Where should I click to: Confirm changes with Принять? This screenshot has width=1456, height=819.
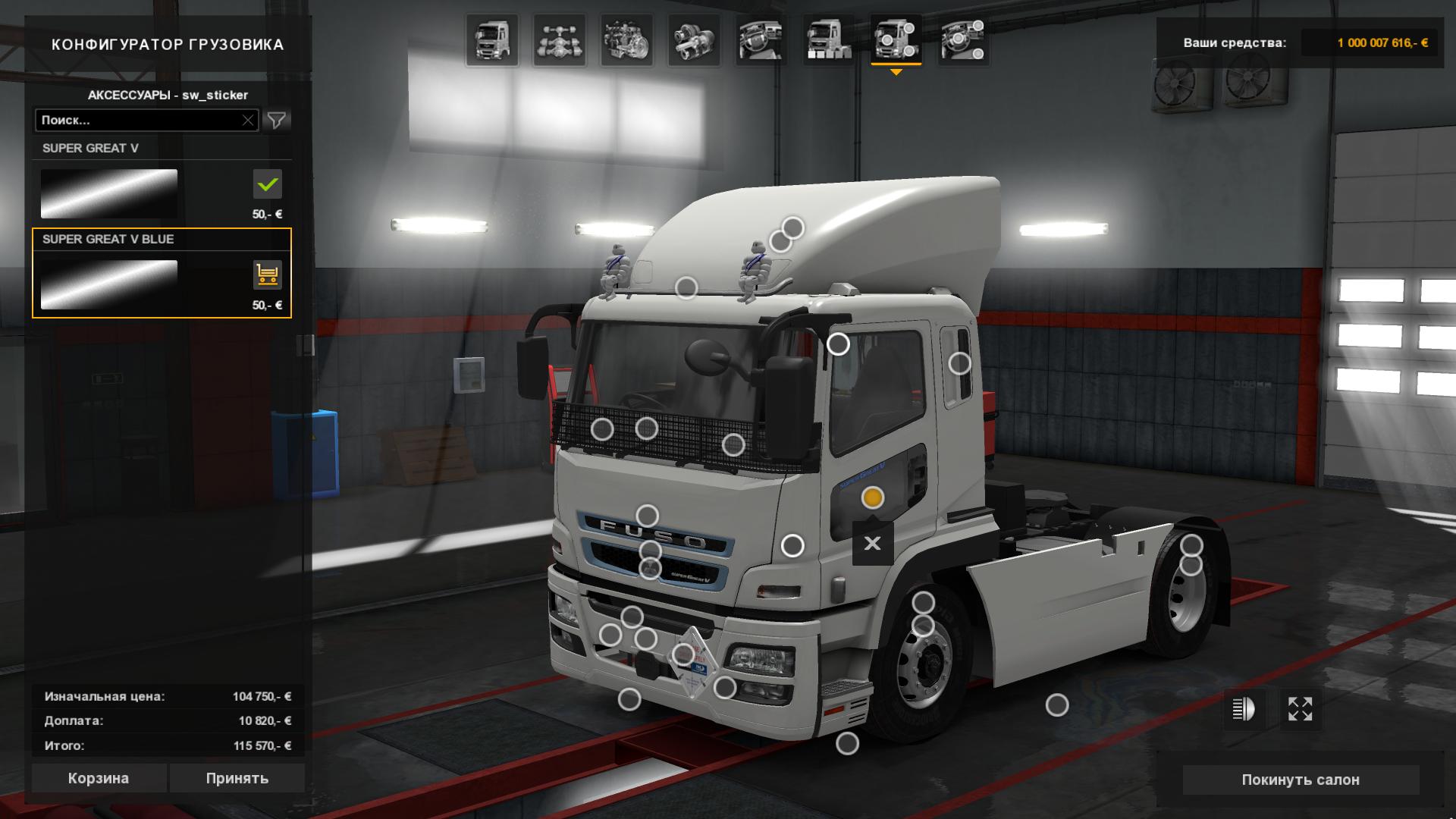point(237,778)
